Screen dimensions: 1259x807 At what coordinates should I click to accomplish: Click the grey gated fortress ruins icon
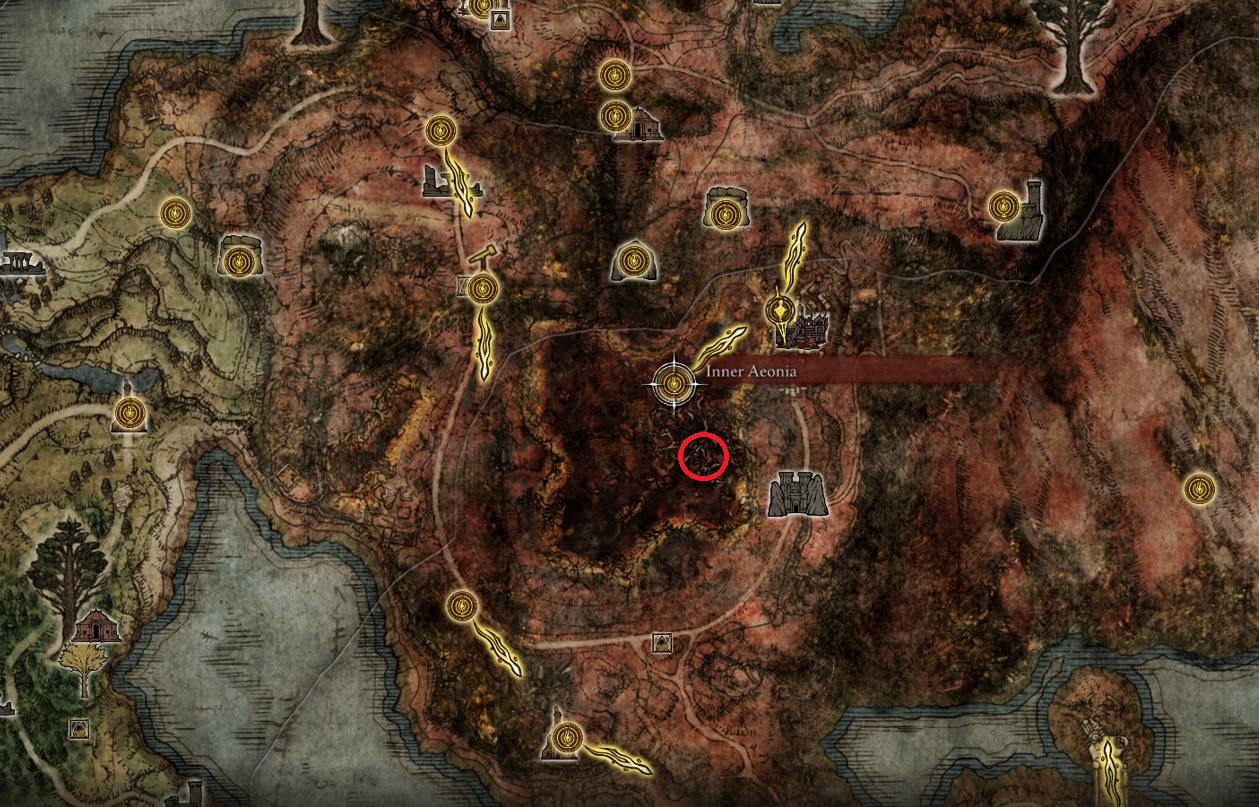point(797,494)
